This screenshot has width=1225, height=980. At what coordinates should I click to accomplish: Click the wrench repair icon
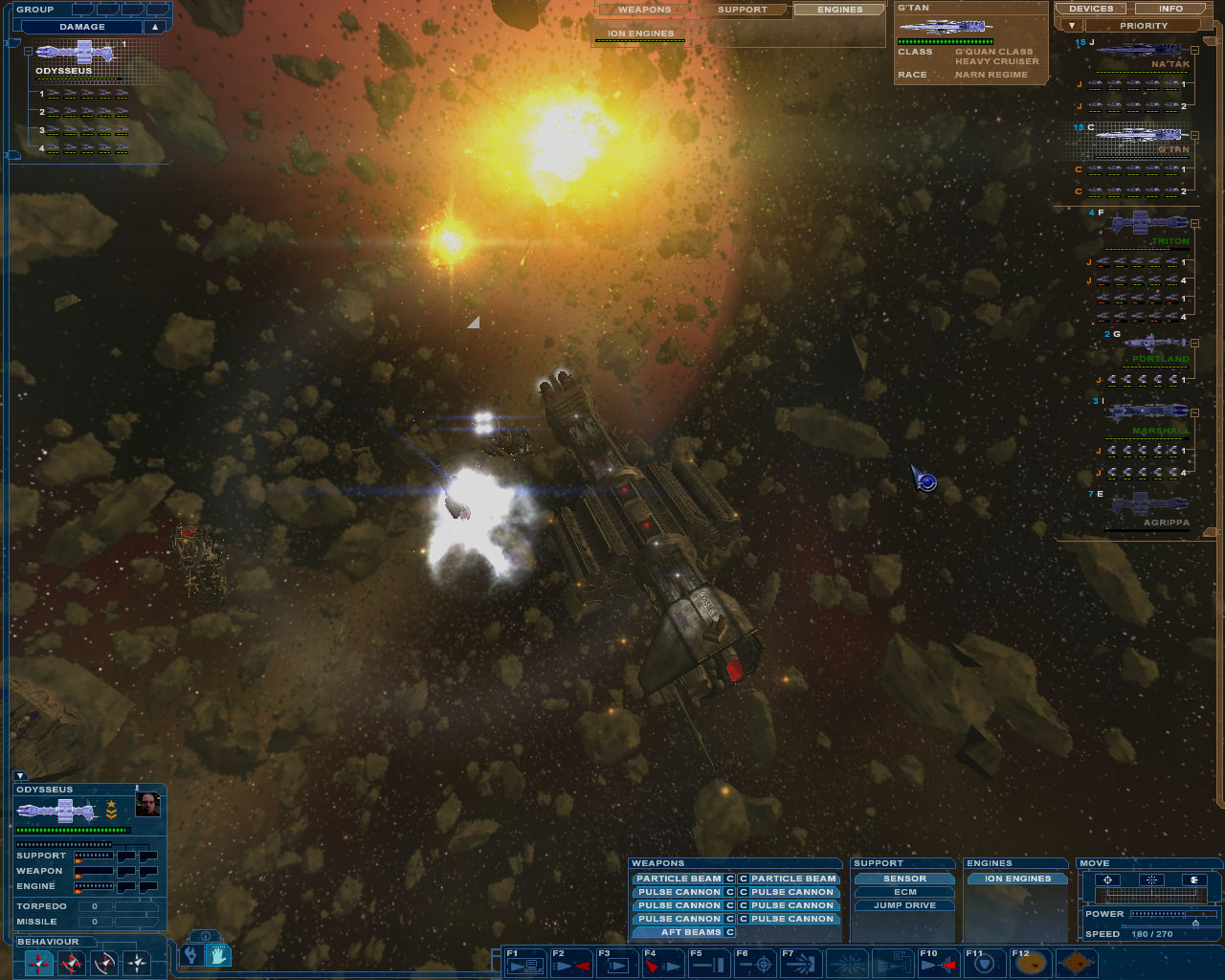click(191, 954)
